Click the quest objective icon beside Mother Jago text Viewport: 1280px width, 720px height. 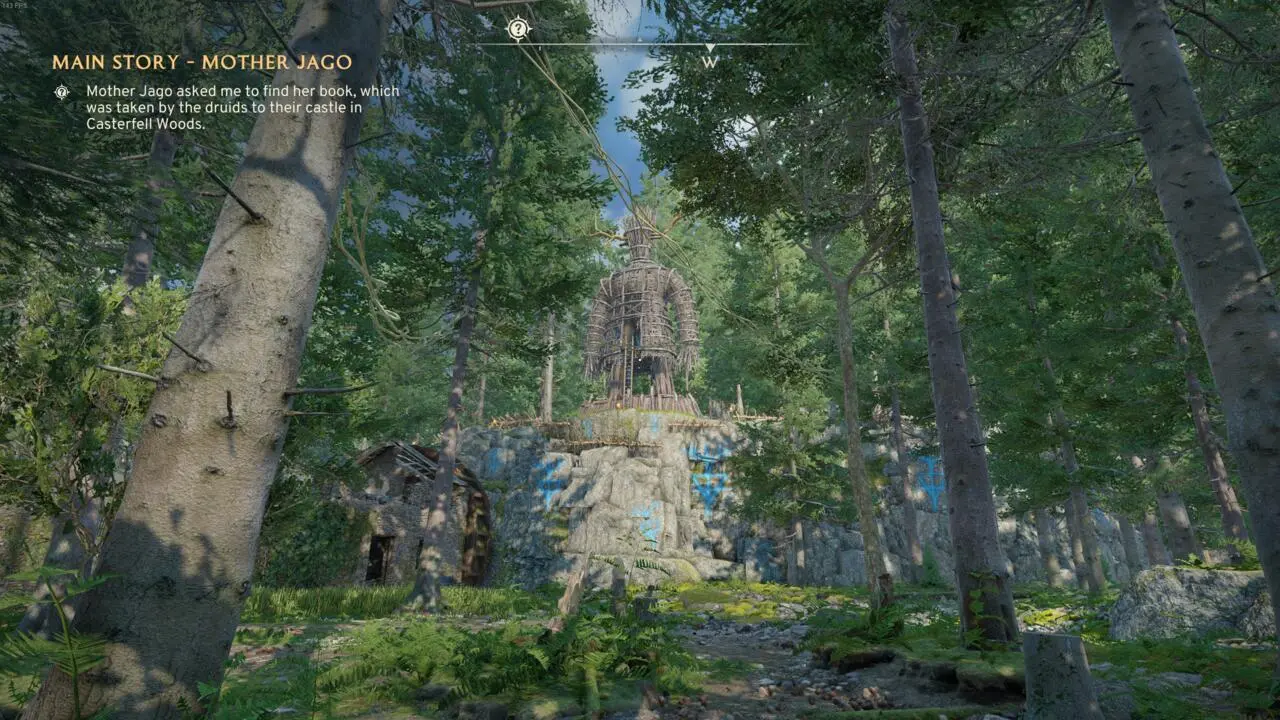click(x=62, y=92)
